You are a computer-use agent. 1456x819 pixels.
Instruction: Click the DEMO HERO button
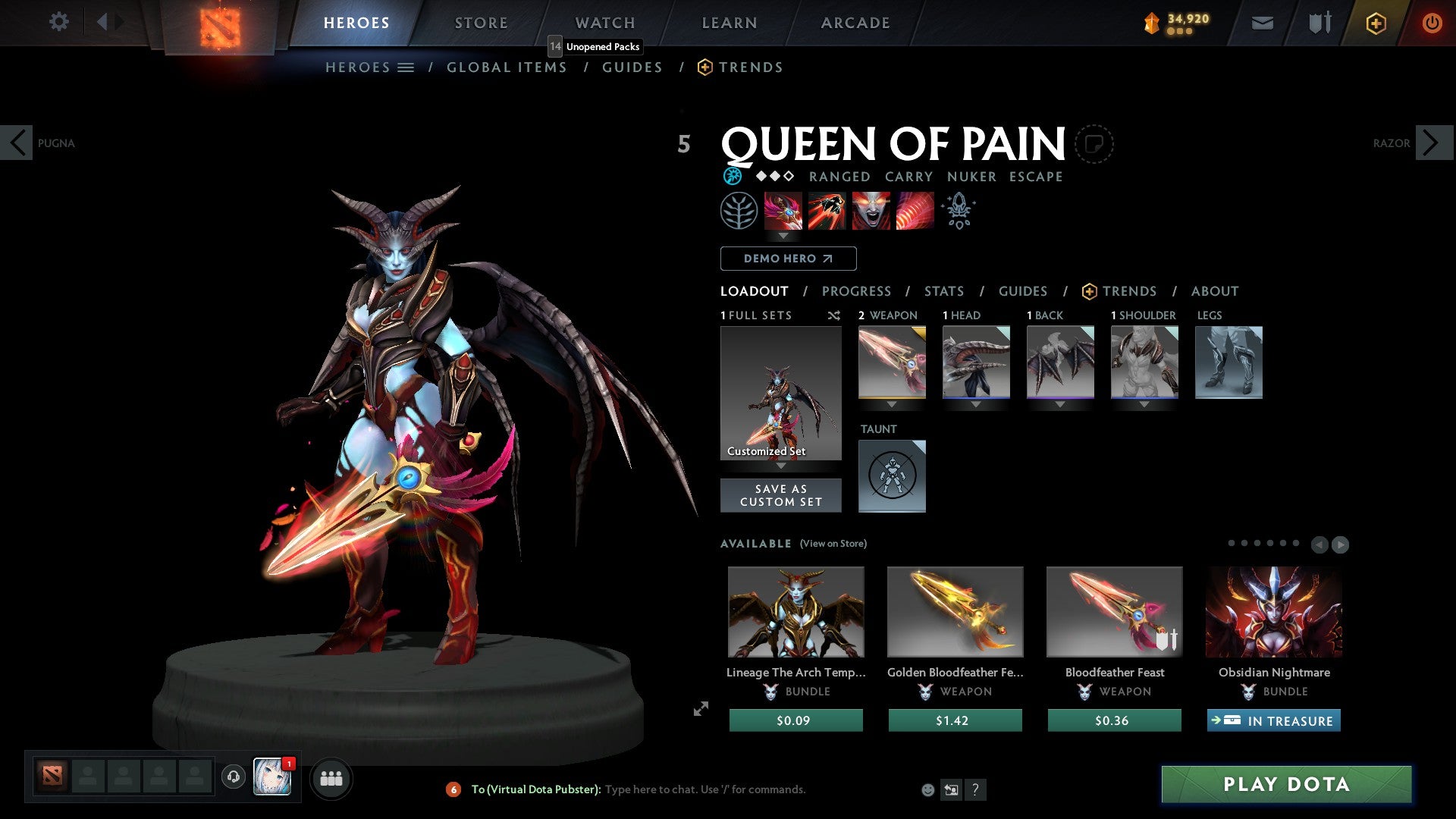pos(787,259)
